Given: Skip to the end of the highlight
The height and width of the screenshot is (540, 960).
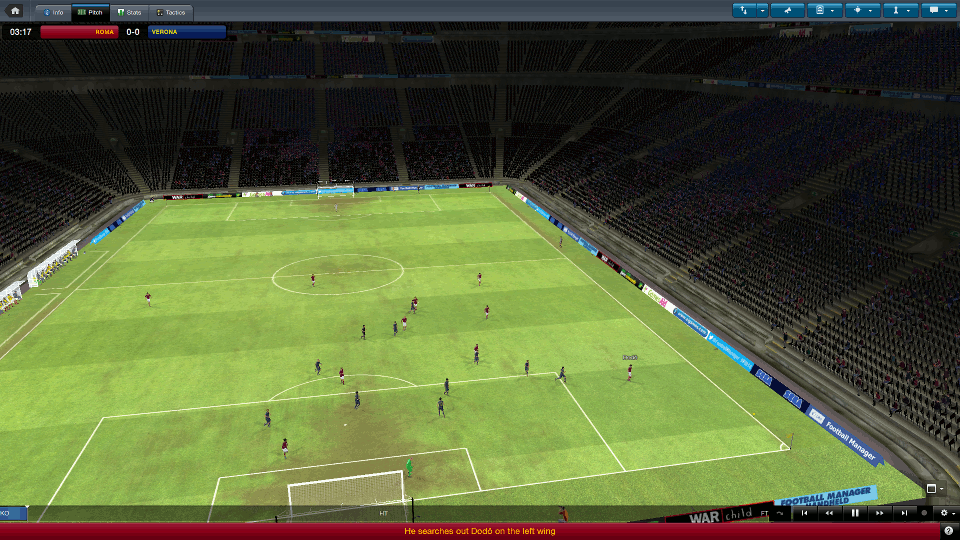Looking at the screenshot, I should pos(905,513).
